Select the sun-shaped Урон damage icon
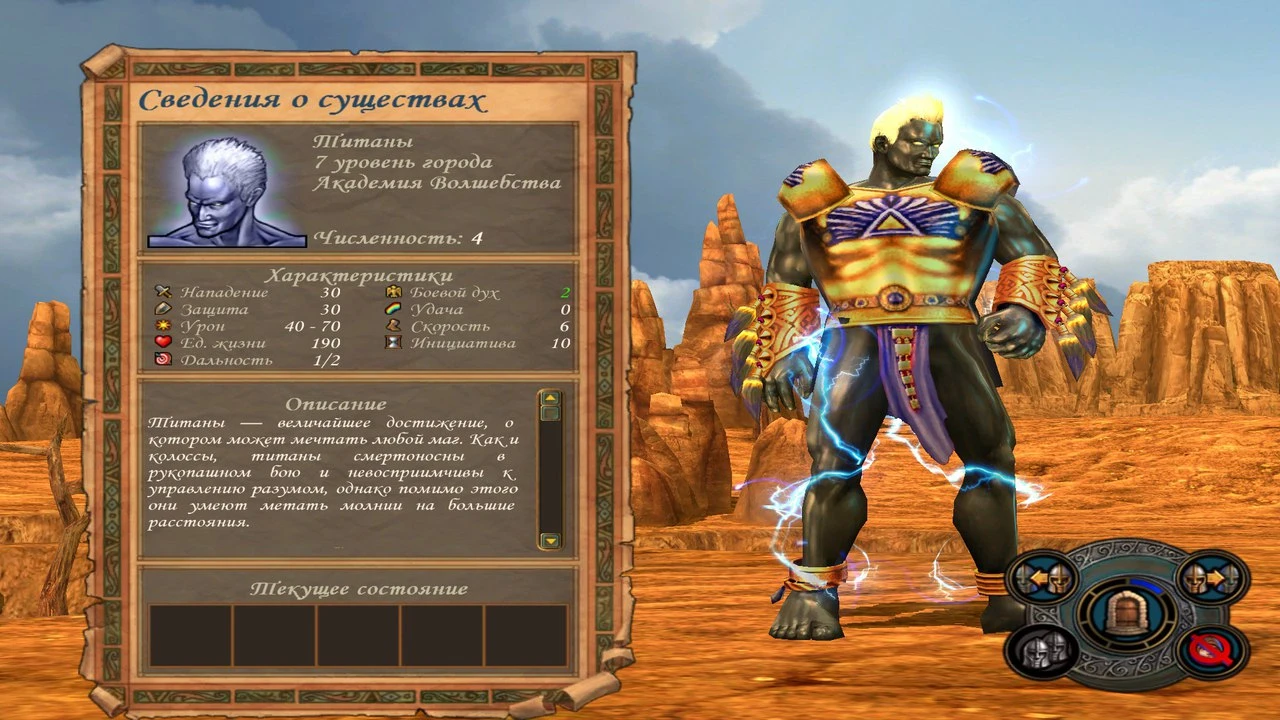Viewport: 1280px width, 720px height. coord(165,327)
